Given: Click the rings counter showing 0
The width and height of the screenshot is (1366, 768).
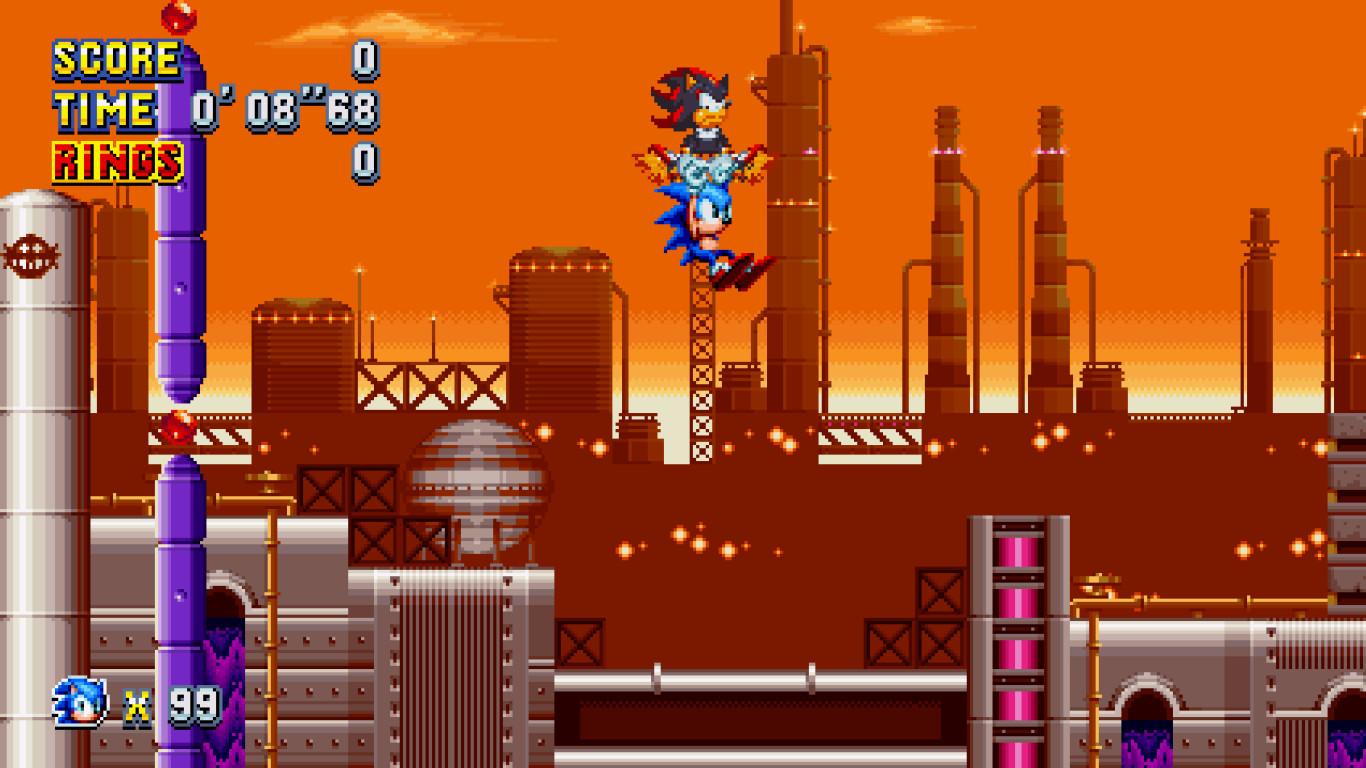Looking at the screenshot, I should coord(362,158).
